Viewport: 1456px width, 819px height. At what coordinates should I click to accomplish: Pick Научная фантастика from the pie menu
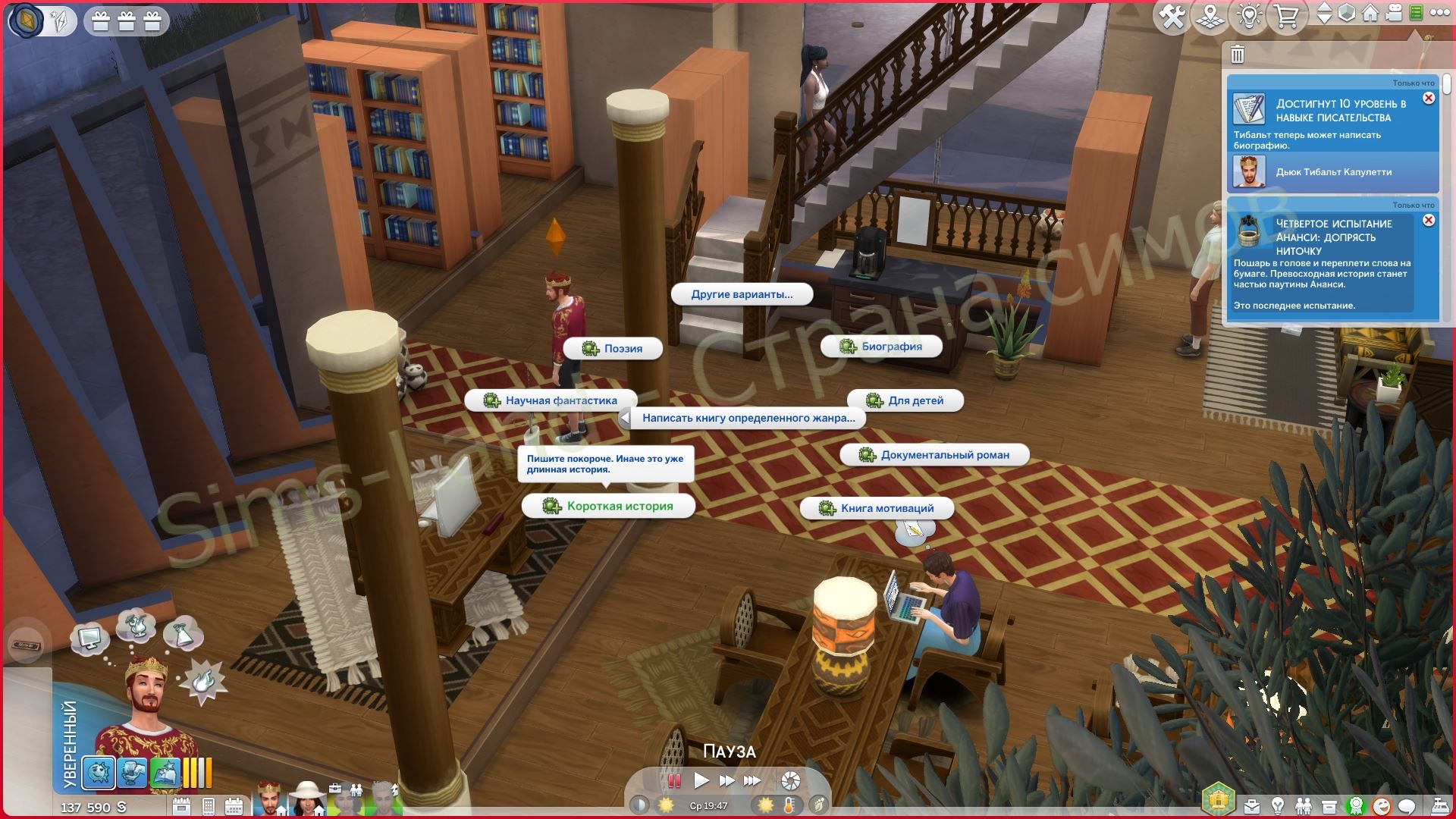551,400
